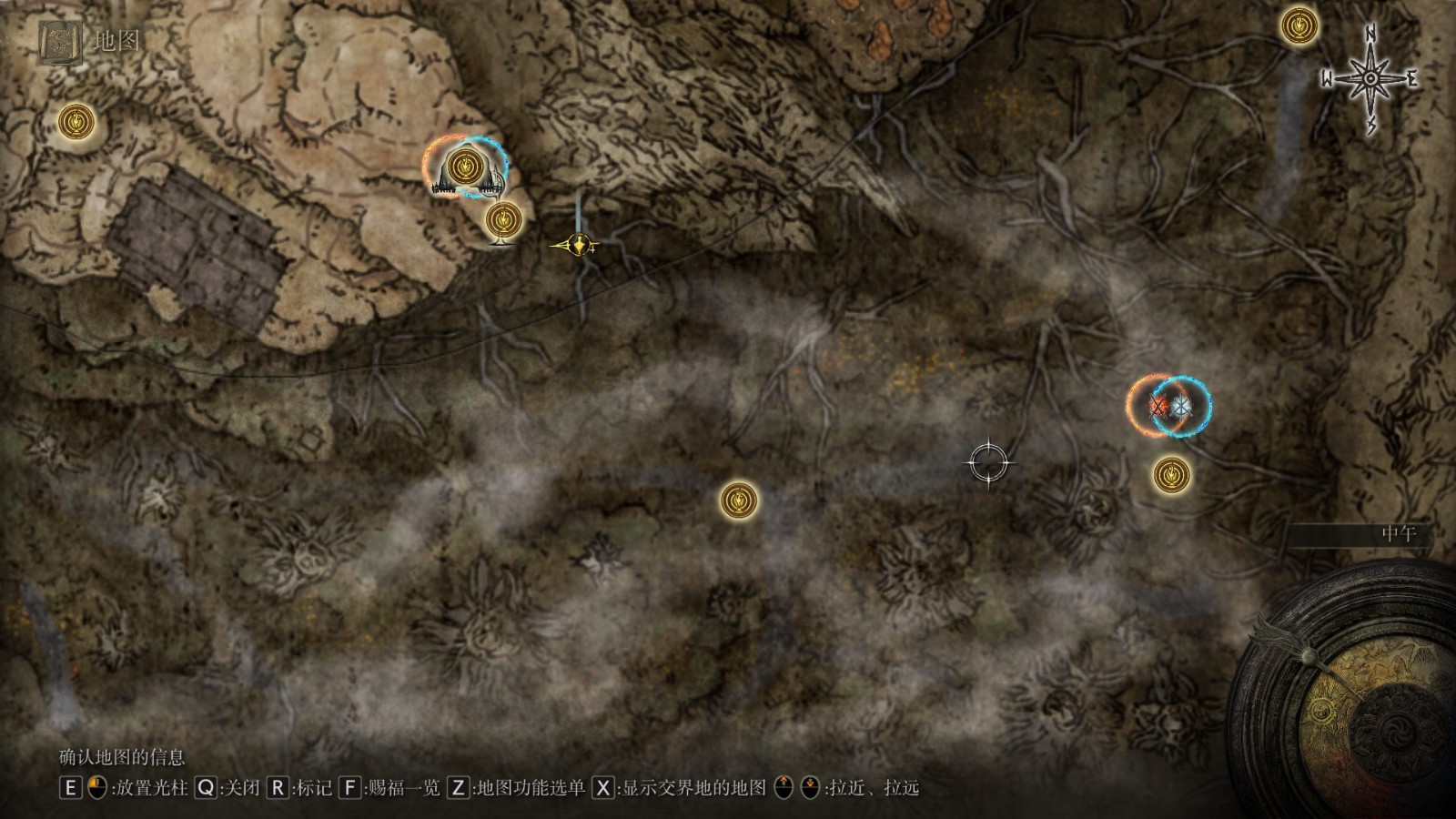This screenshot has width=1456, height=819.
Task: Select the crossed-swords summon markers
Action: click(x=1169, y=406)
